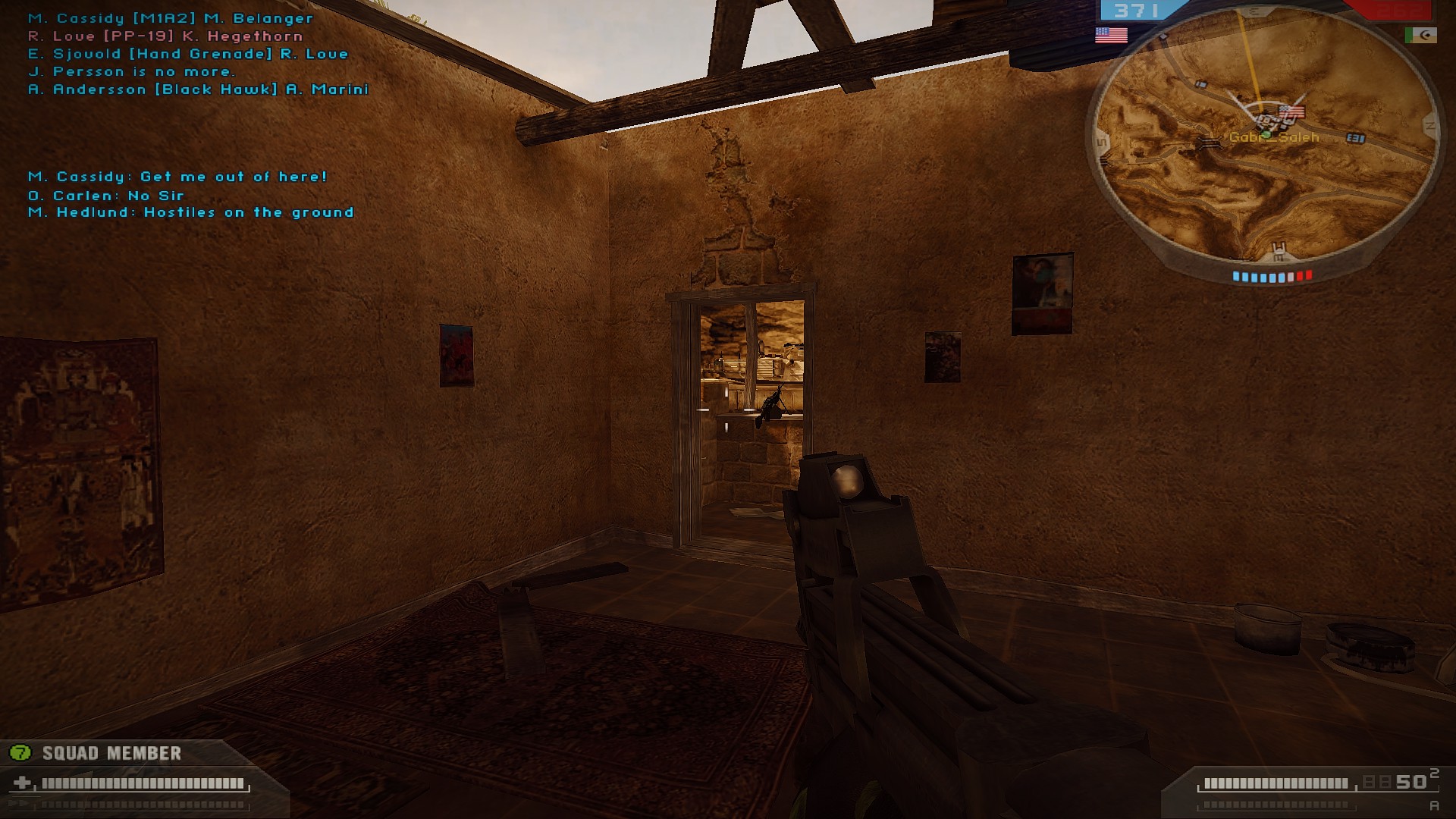Select M. Hedlund's 'Hostiles on the ground' message

[x=190, y=212]
